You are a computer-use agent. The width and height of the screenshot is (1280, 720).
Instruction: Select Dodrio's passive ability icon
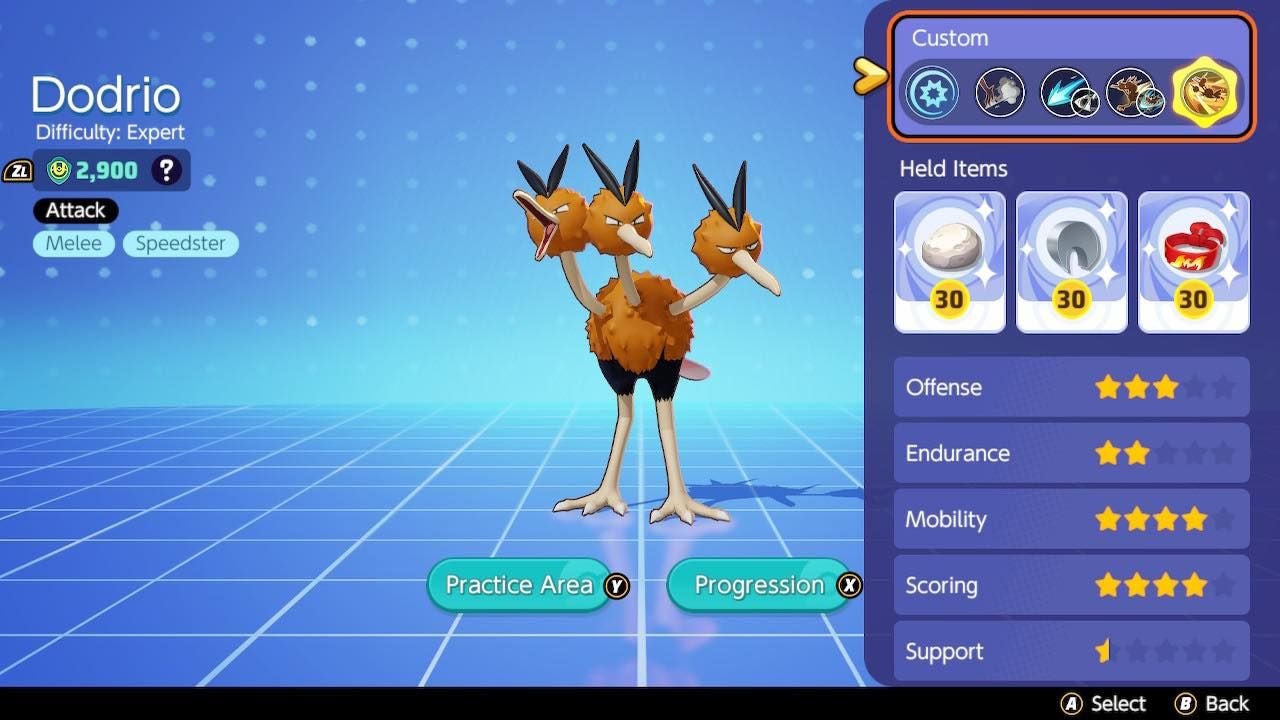[932, 91]
